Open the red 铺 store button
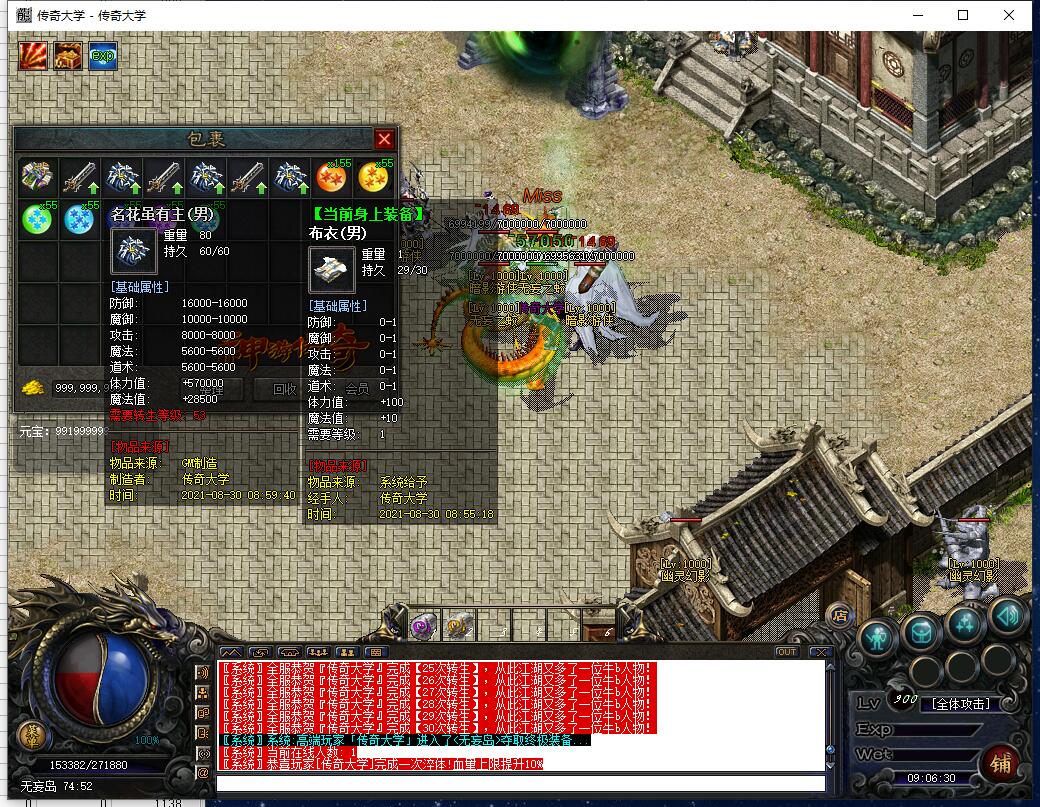The image size is (1040, 807). click(999, 764)
